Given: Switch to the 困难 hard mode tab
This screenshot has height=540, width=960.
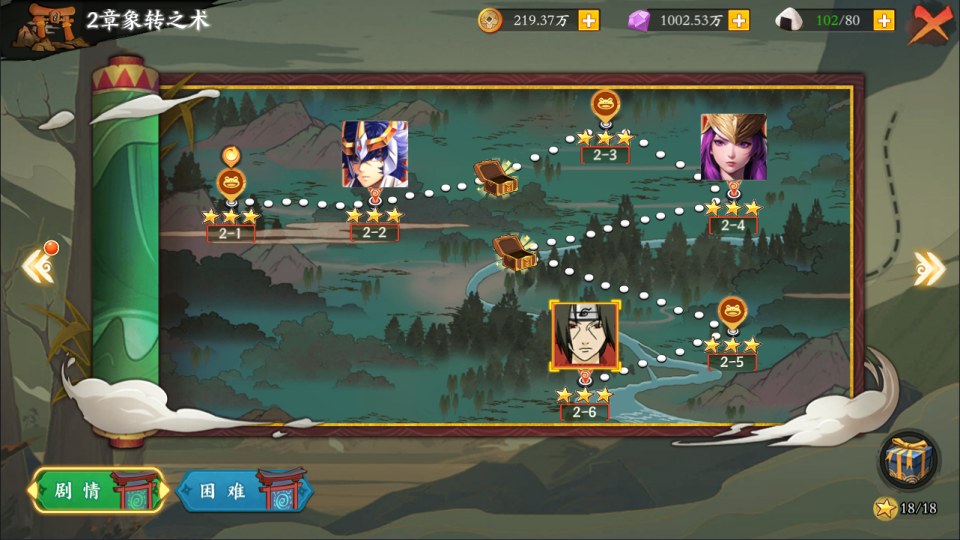Looking at the screenshot, I should point(243,490).
